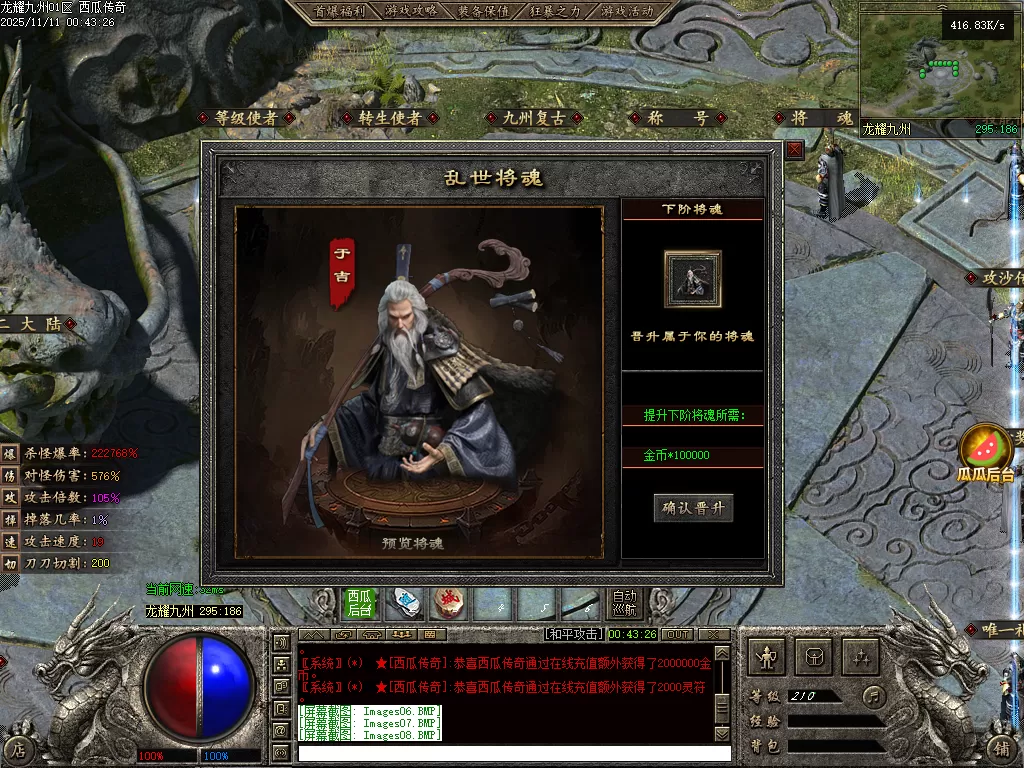Open the round 瓜瓜后台 watermelon icon
Screen dimensions: 1024x768
[x=985, y=450]
